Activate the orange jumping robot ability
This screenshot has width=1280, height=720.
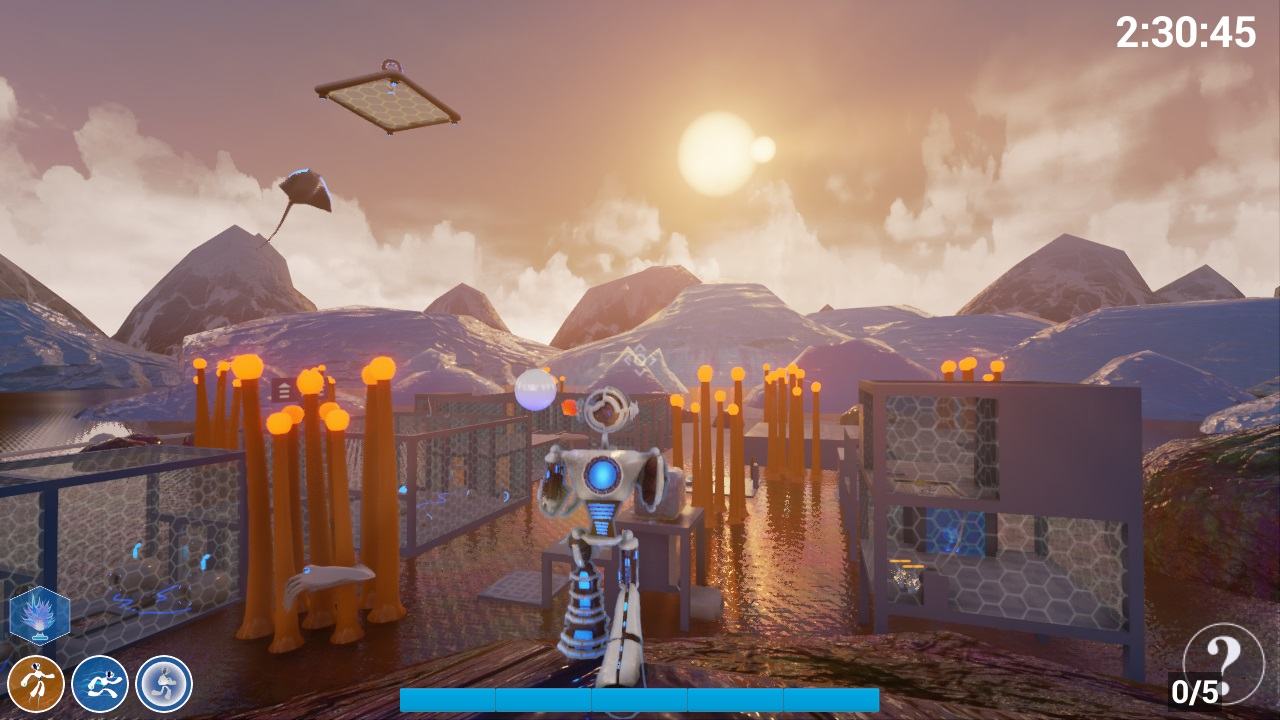[x=36, y=684]
